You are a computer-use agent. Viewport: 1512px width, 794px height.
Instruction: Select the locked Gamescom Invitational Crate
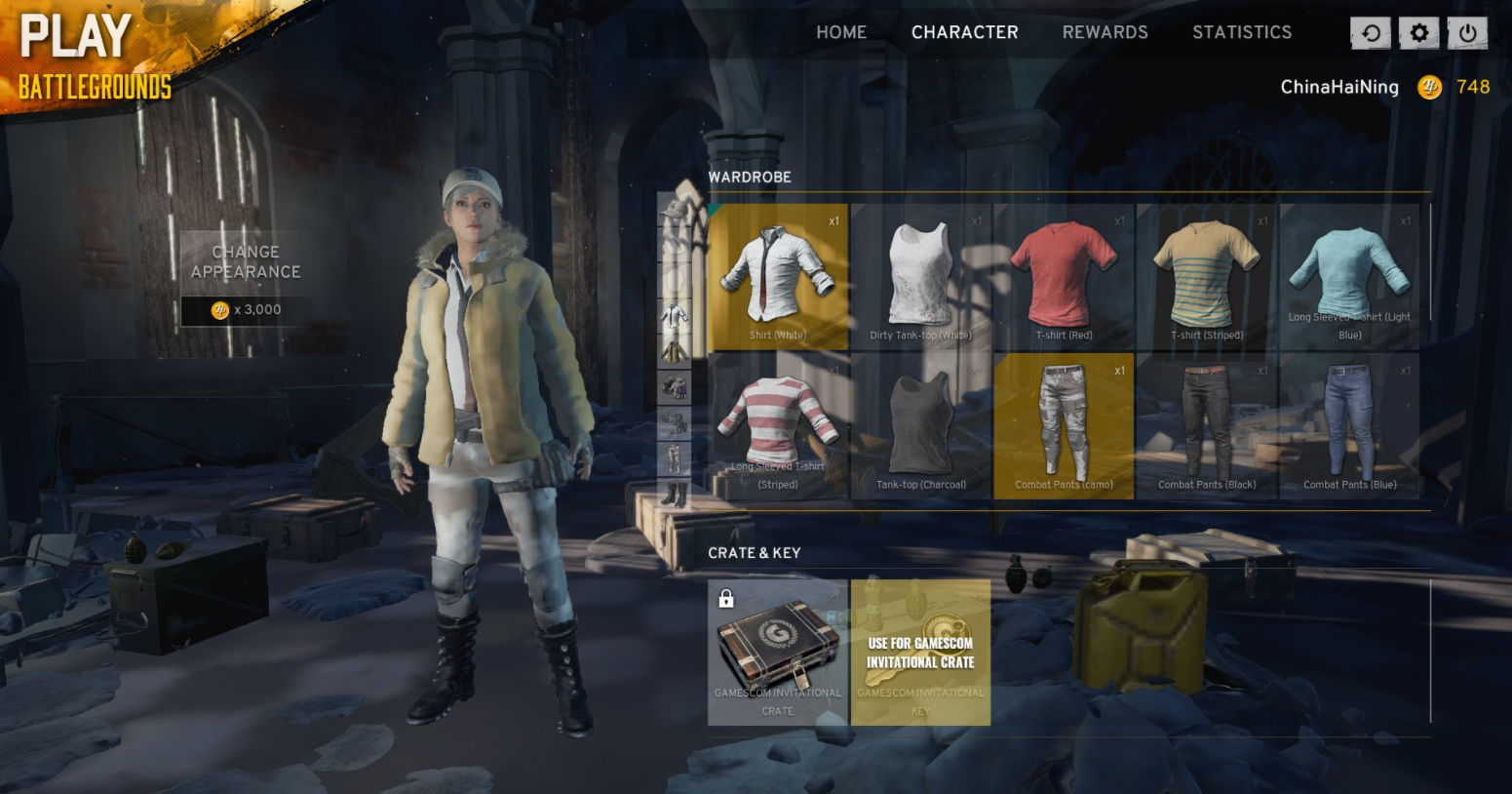(778, 653)
